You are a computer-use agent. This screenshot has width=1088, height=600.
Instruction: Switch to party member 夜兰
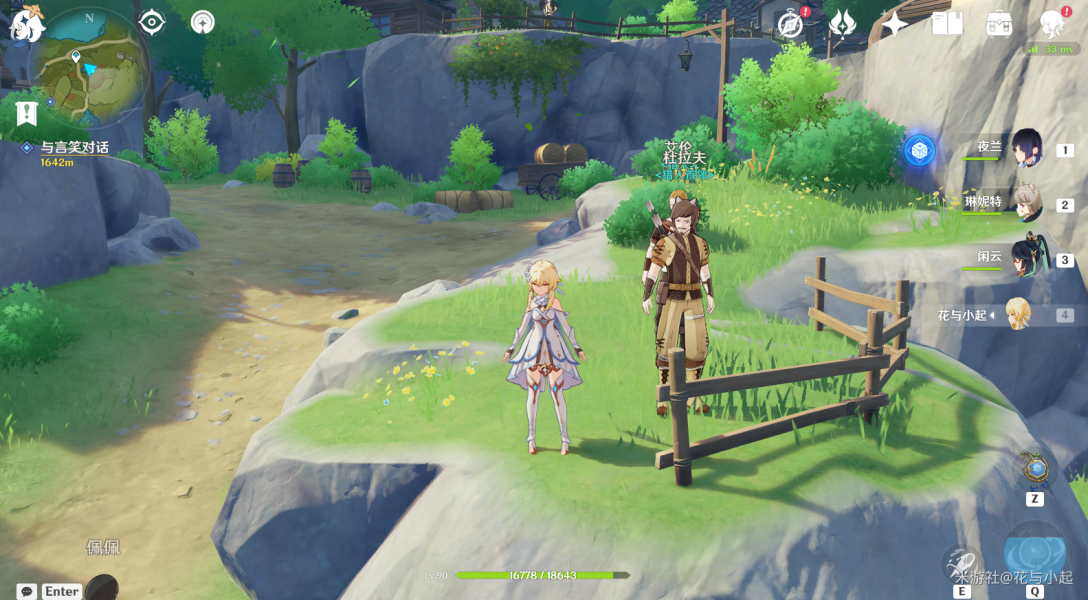1026,148
